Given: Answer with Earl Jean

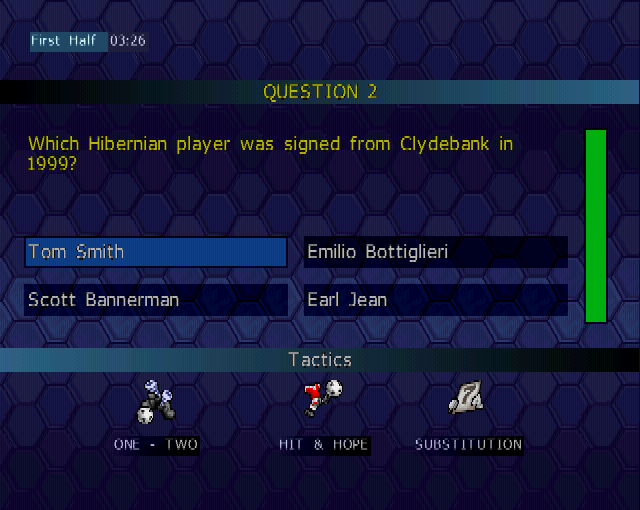Looking at the screenshot, I should (435, 300).
